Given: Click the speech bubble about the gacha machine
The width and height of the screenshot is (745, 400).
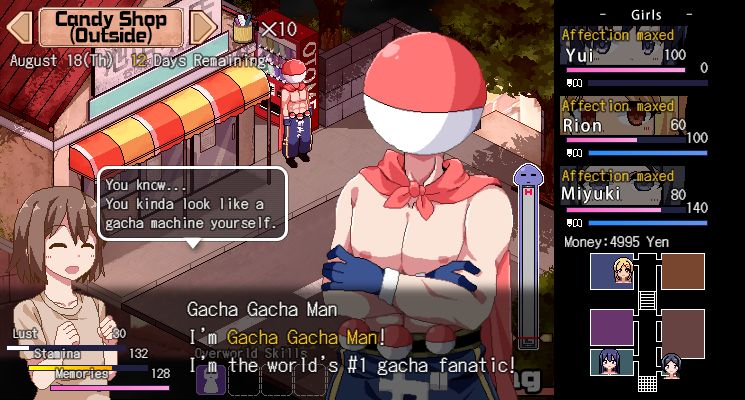Looking at the screenshot, I should pyautogui.click(x=192, y=203).
